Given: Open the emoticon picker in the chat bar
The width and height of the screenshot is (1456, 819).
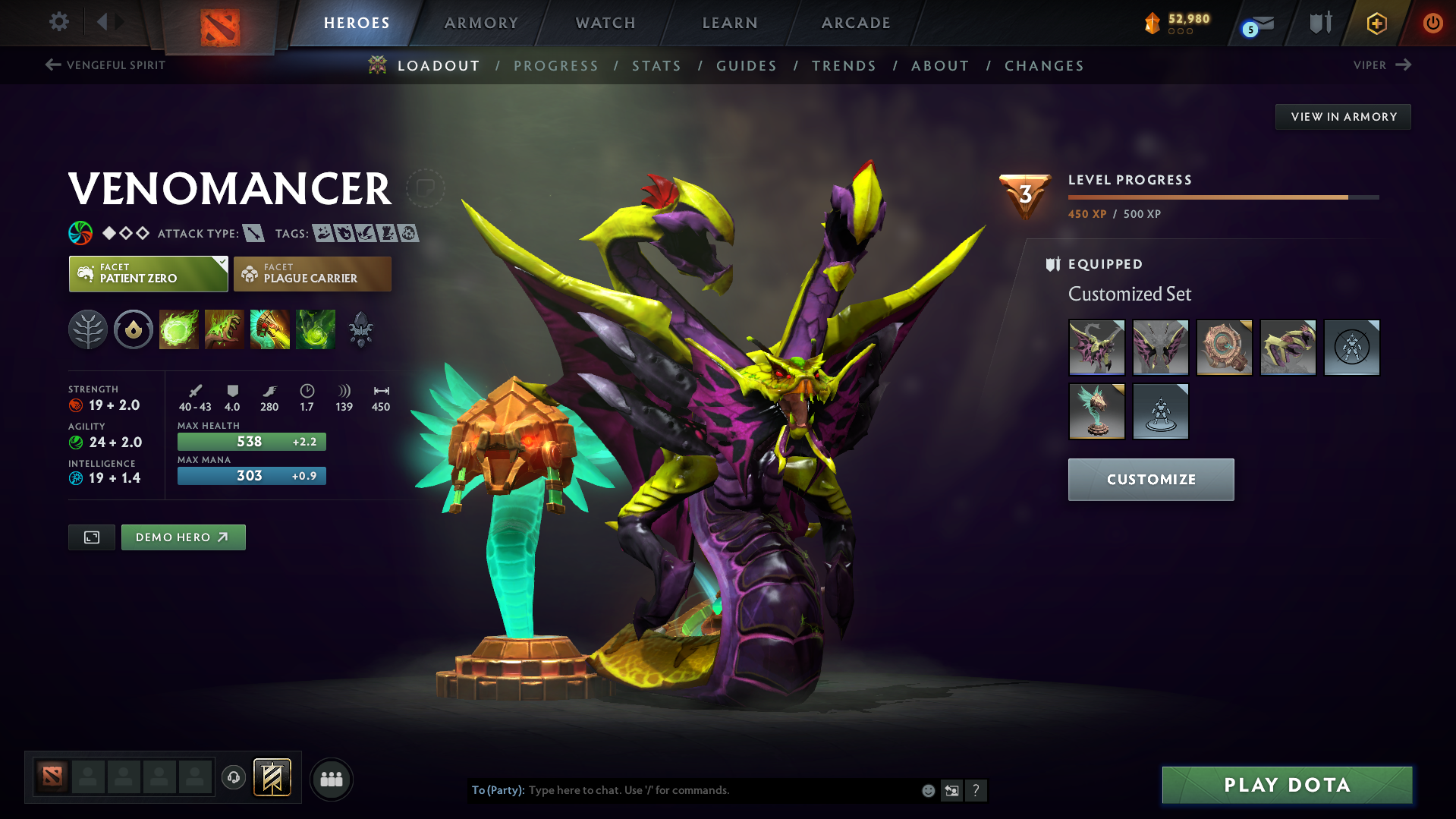Looking at the screenshot, I should [x=928, y=790].
